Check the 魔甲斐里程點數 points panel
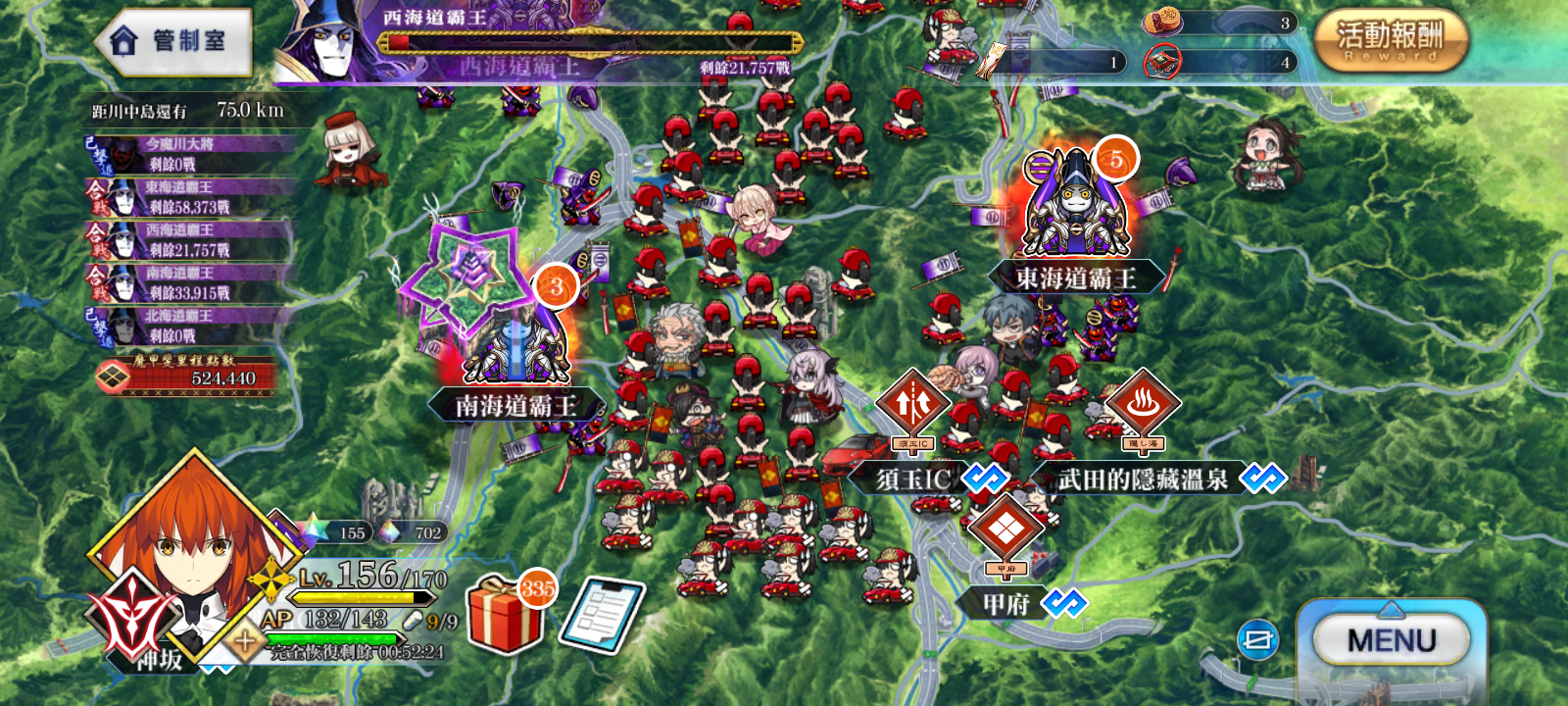1568x706 pixels. 191,374
